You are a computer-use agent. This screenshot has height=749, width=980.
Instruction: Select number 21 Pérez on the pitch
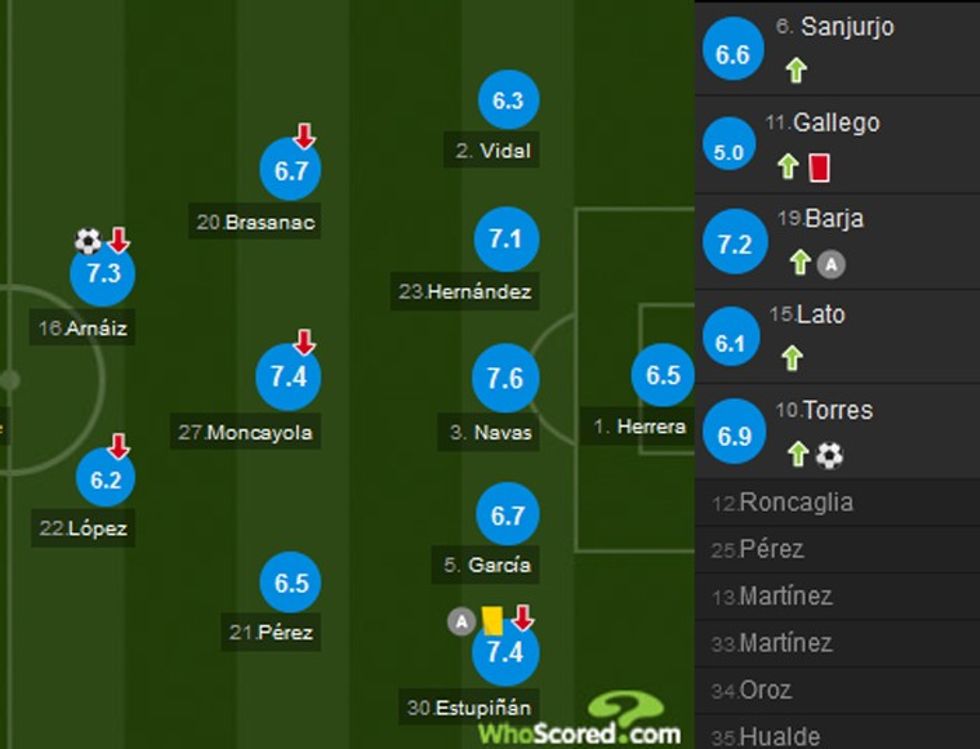click(x=290, y=583)
